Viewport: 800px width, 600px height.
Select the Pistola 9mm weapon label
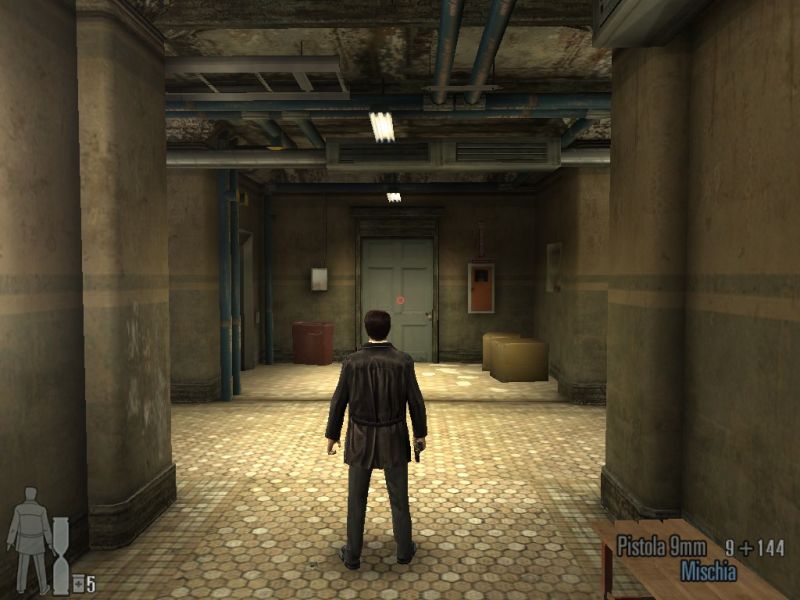coord(661,547)
